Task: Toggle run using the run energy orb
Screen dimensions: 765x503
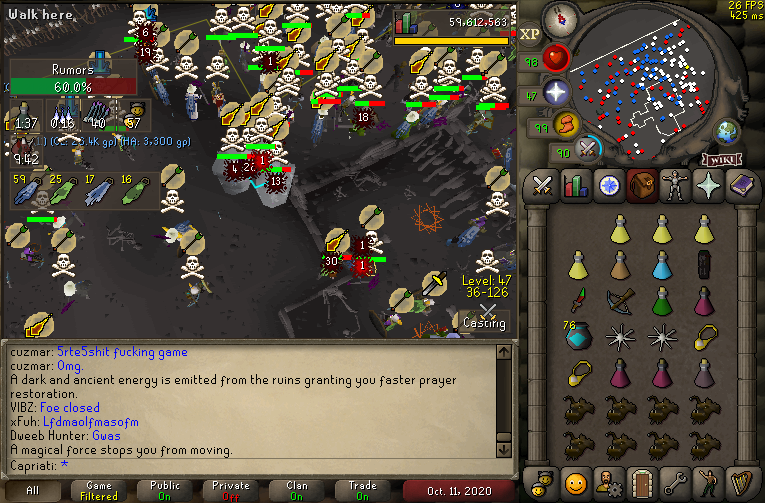Action: [567, 125]
